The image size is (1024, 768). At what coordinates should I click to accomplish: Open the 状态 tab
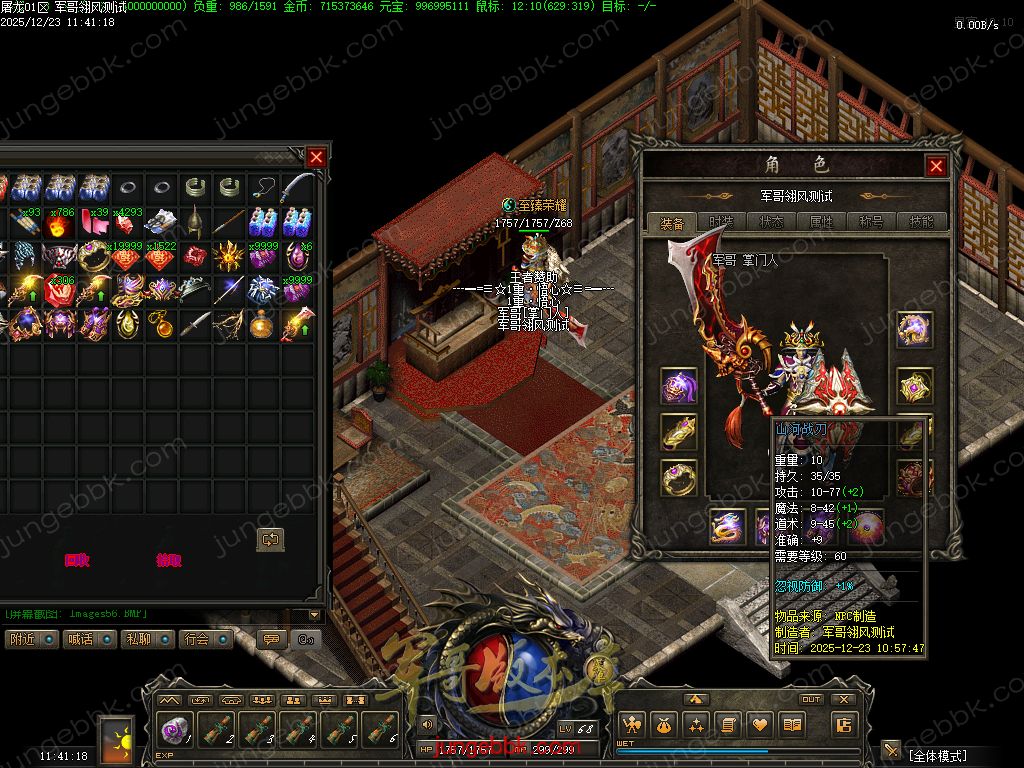771,222
